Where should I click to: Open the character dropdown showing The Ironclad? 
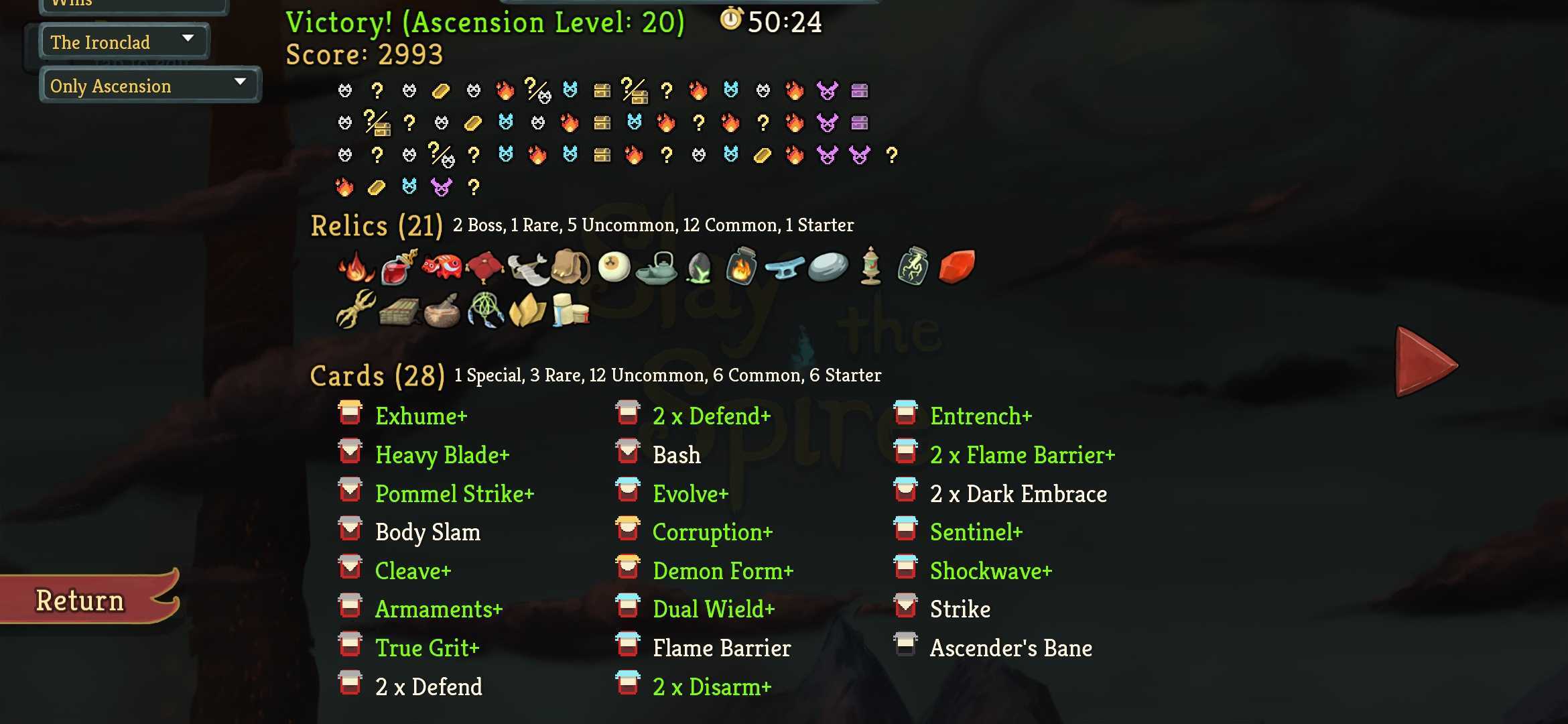tap(124, 41)
